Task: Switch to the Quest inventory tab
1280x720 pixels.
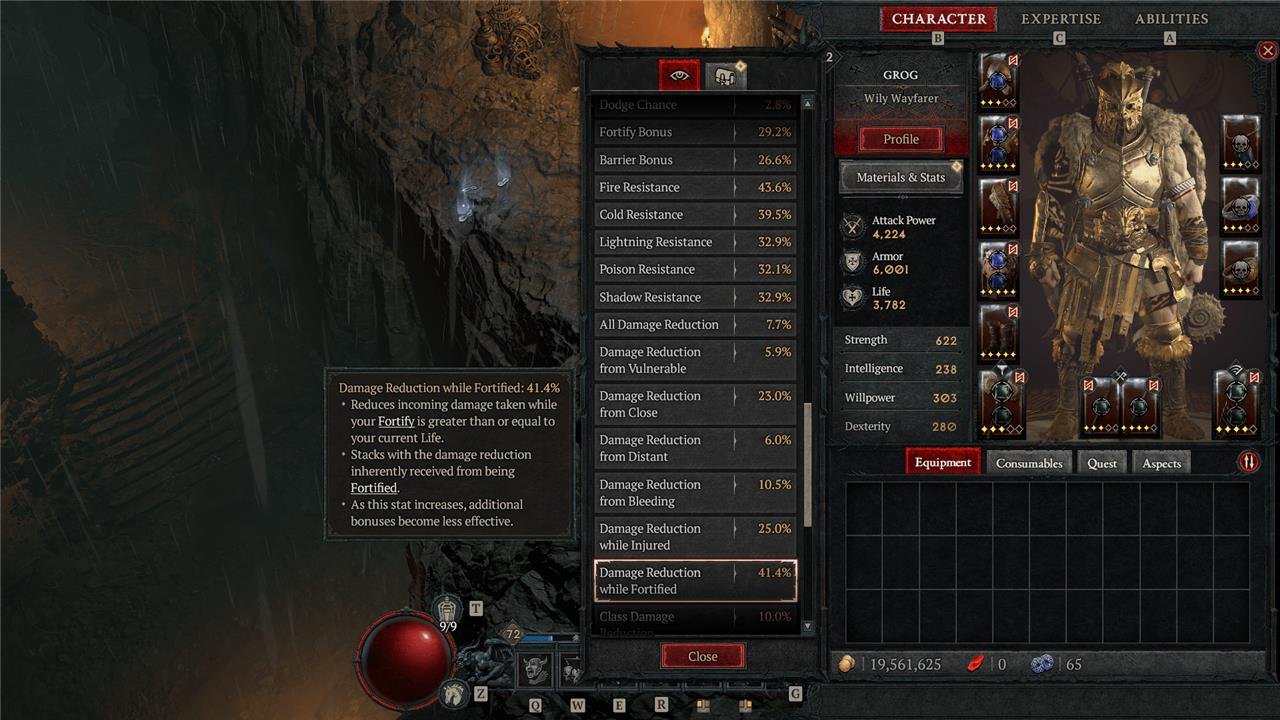Action: 1102,463
